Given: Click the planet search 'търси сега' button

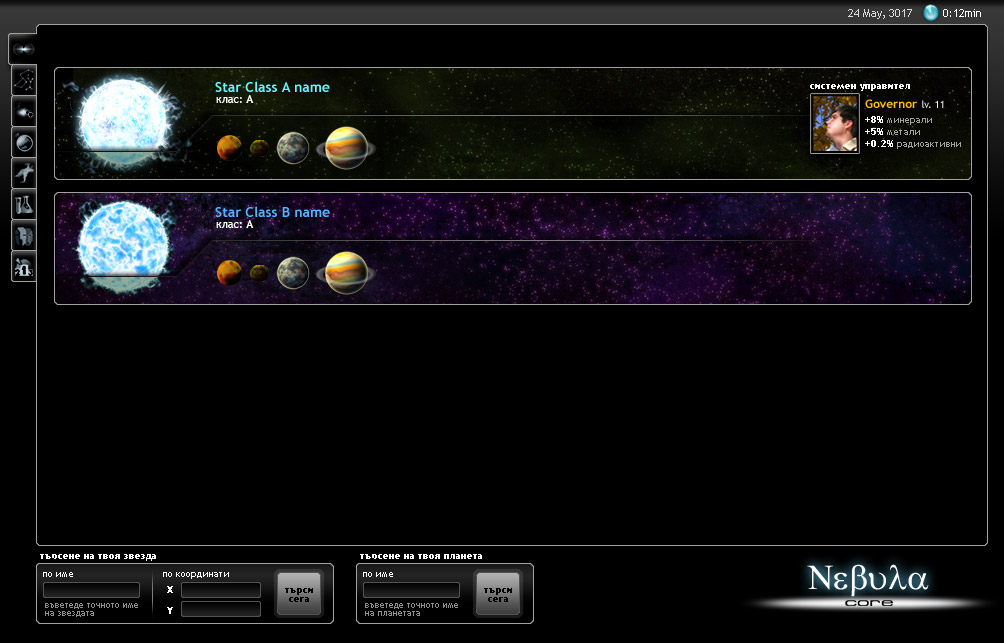Looking at the screenshot, I should [498, 593].
